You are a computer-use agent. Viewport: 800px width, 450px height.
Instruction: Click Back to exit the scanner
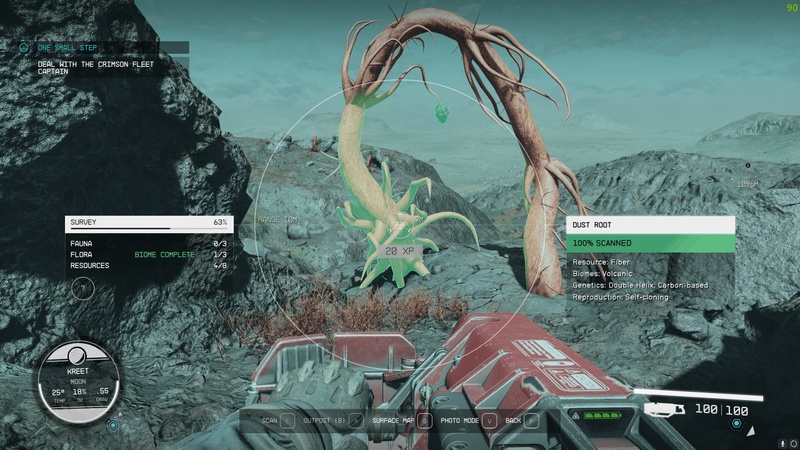(514, 421)
